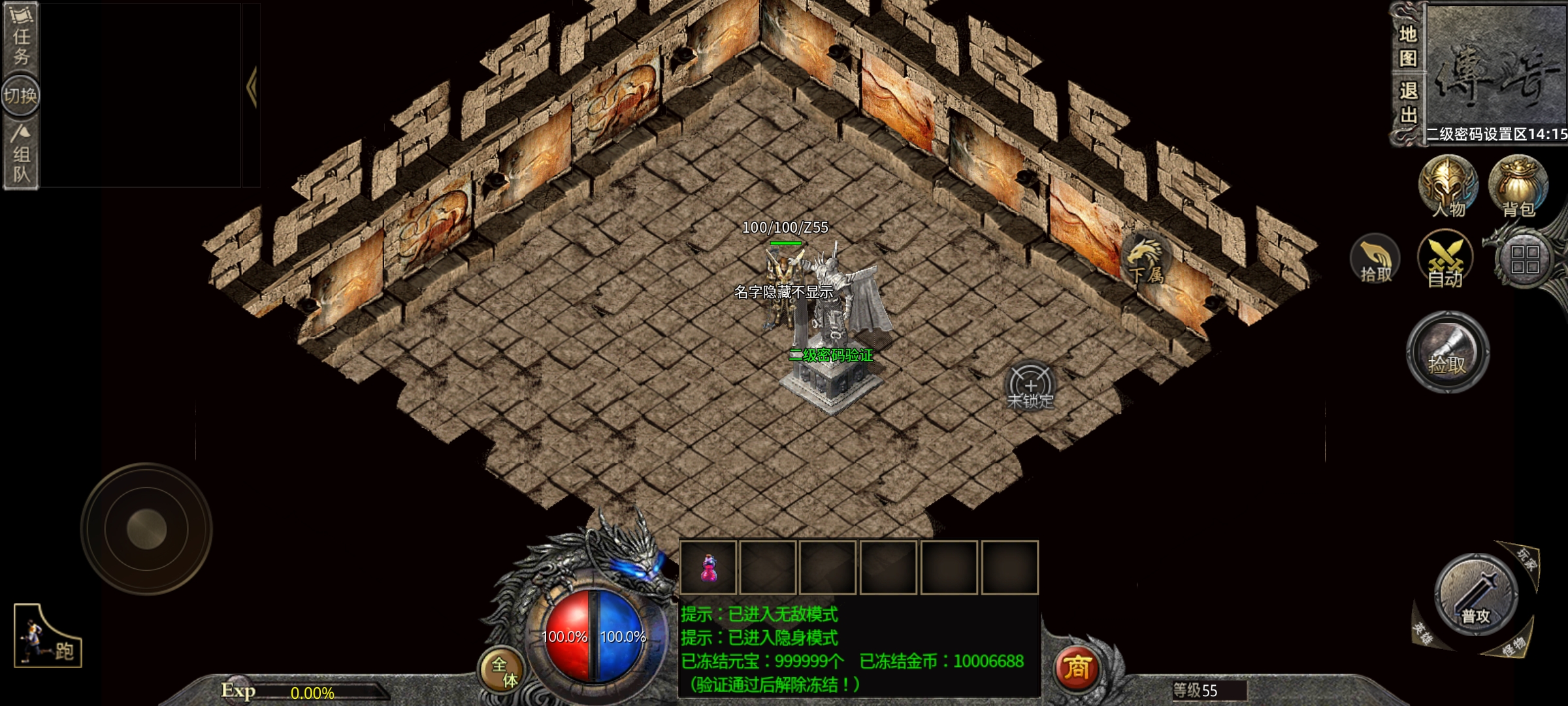Open the minimap thumbnail
The height and width of the screenshot is (706, 1568).
(1496, 65)
